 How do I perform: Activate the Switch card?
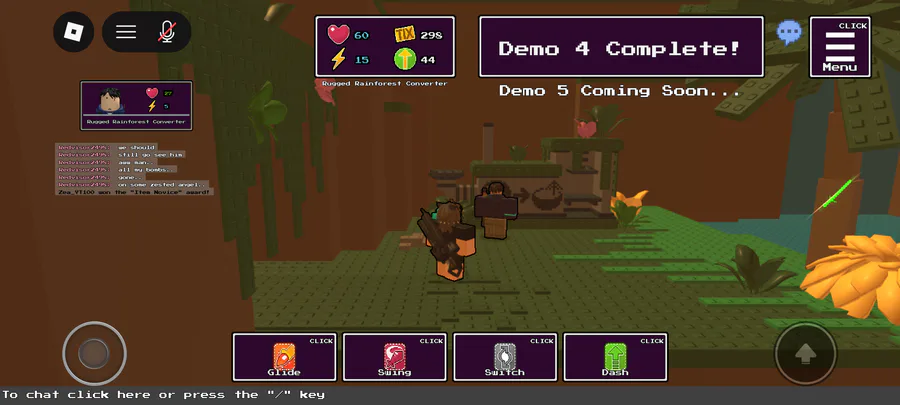[x=504, y=357]
